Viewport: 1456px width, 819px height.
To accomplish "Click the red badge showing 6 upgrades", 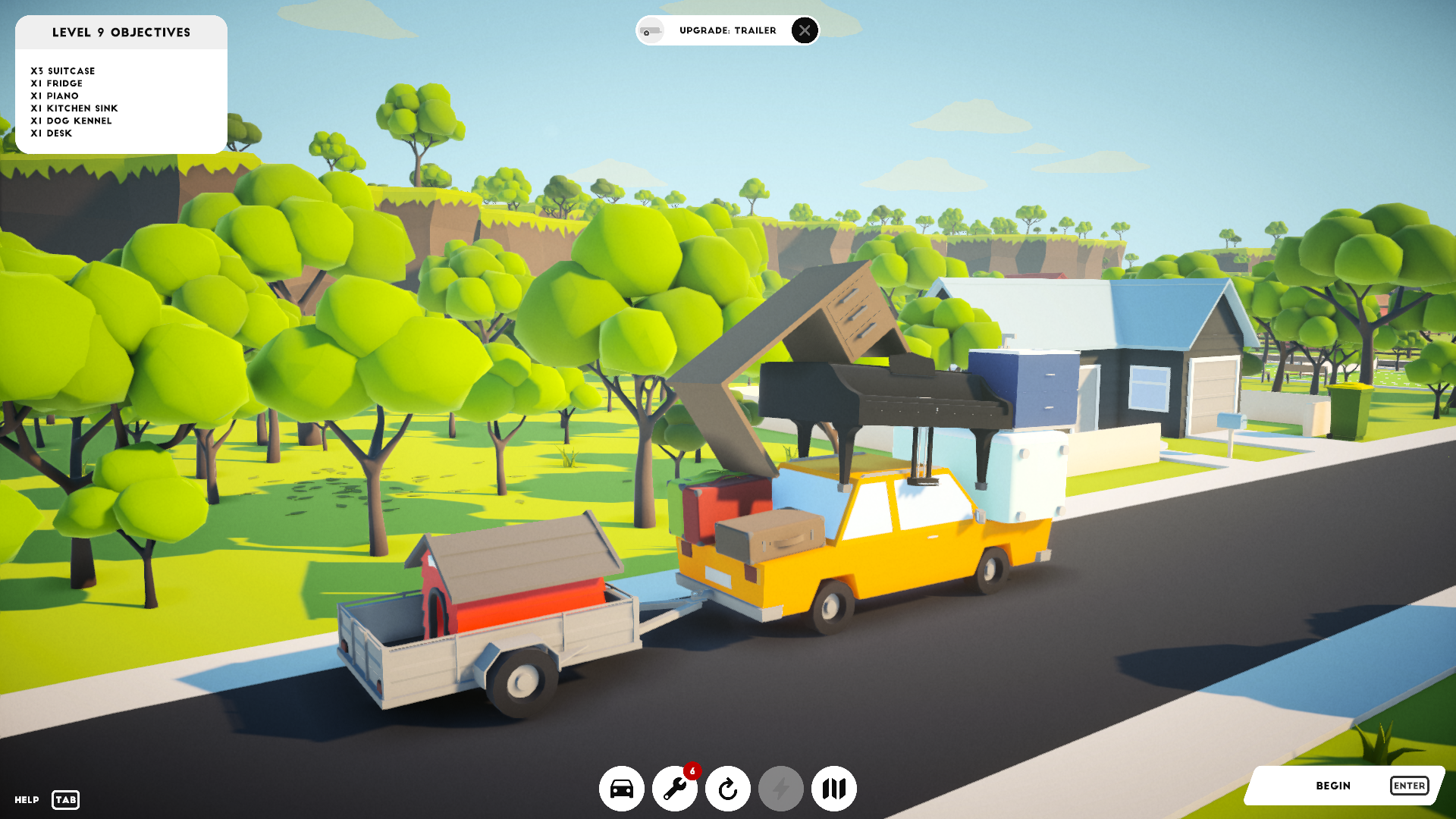I will (692, 770).
